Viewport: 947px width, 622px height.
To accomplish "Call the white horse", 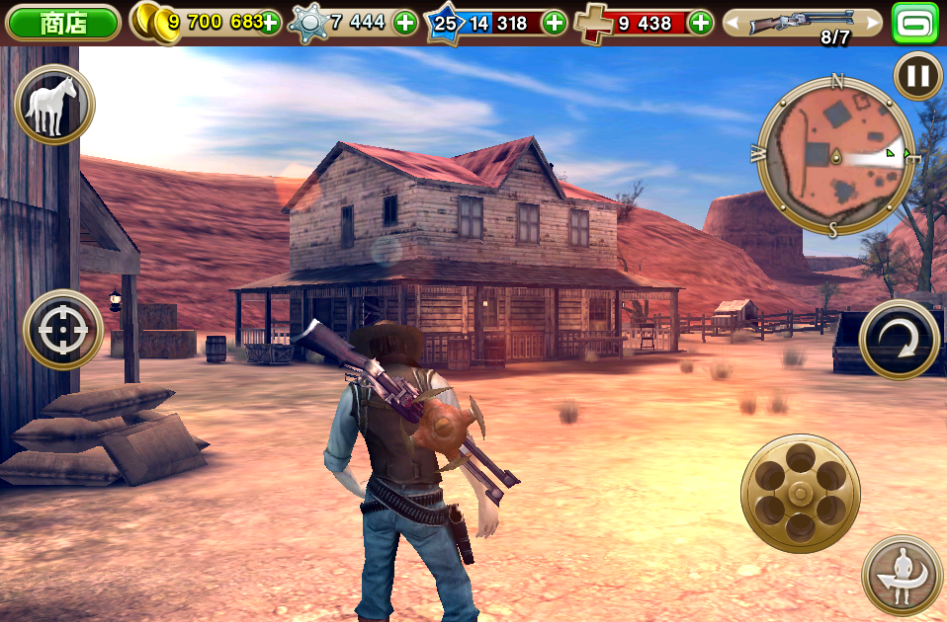I will point(54,105).
